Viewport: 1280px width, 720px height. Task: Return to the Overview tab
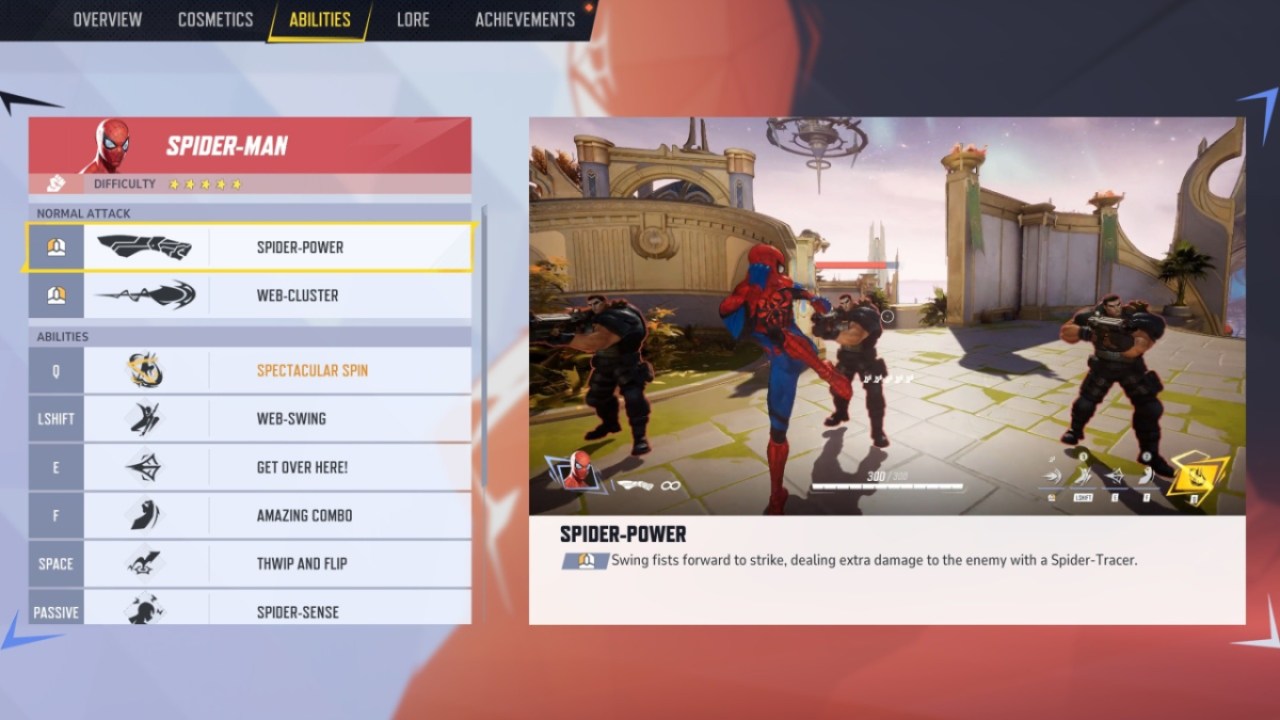(108, 19)
